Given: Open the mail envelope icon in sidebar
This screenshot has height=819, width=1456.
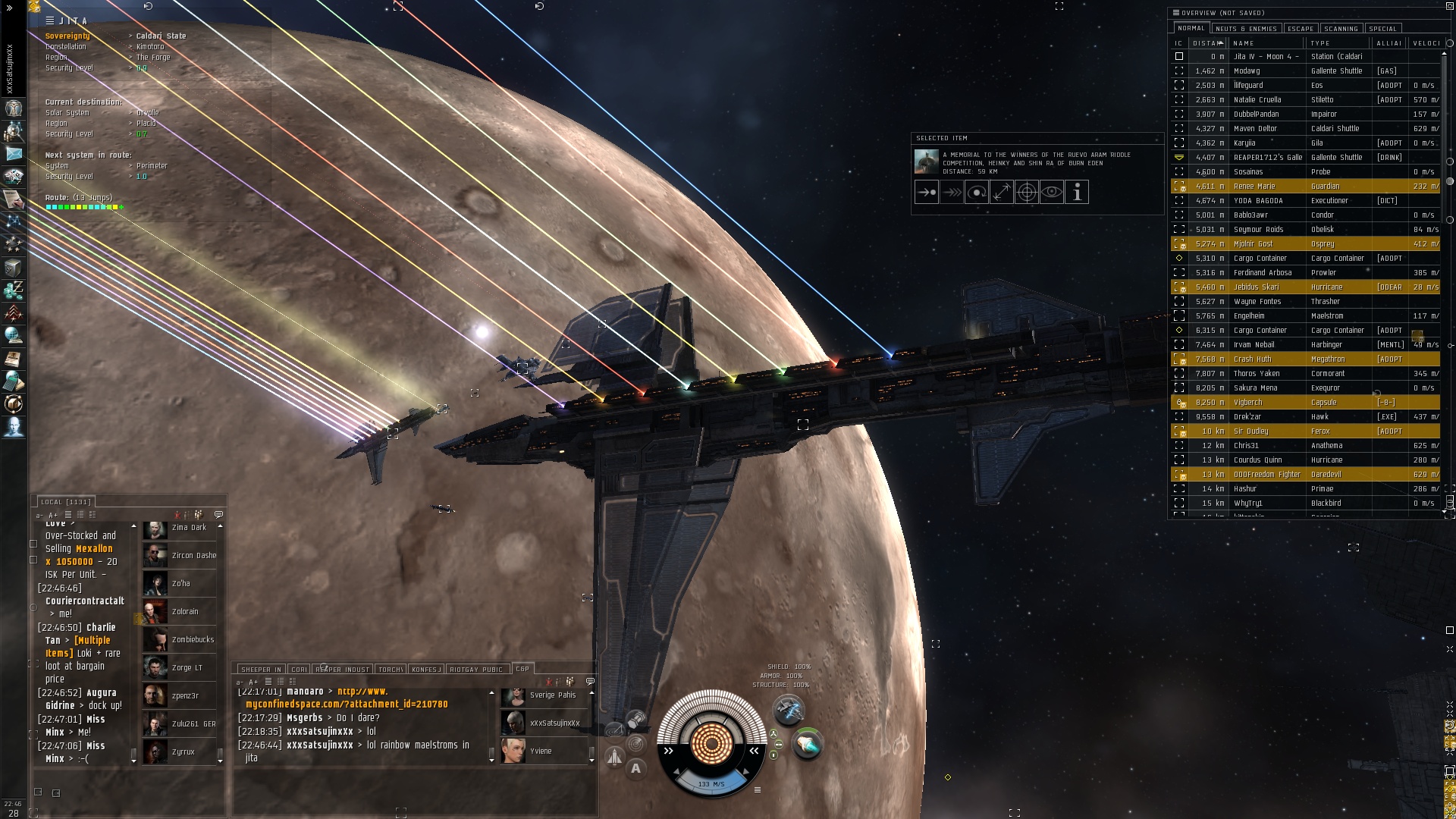Looking at the screenshot, I should (14, 154).
